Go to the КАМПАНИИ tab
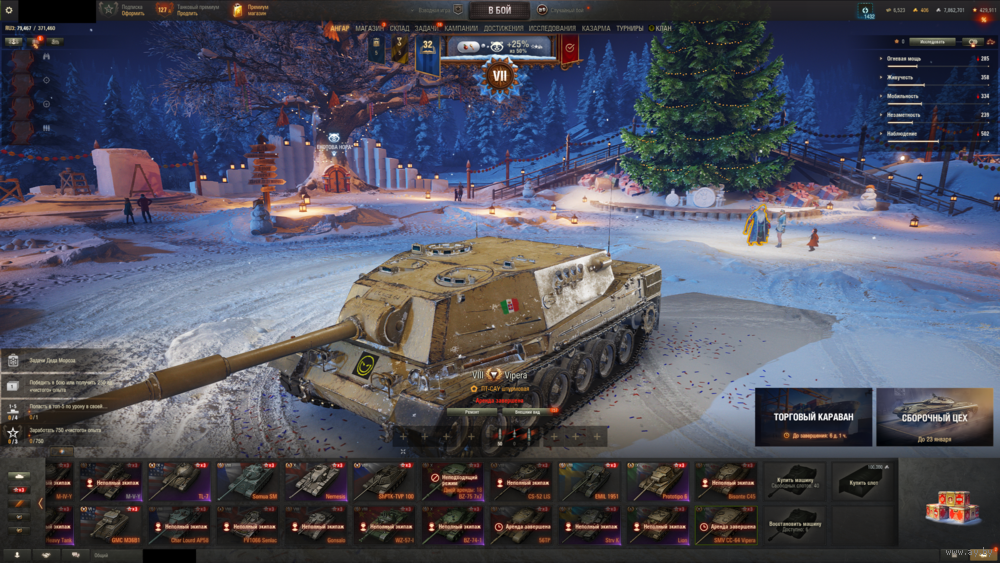The image size is (1000, 563). (461, 29)
